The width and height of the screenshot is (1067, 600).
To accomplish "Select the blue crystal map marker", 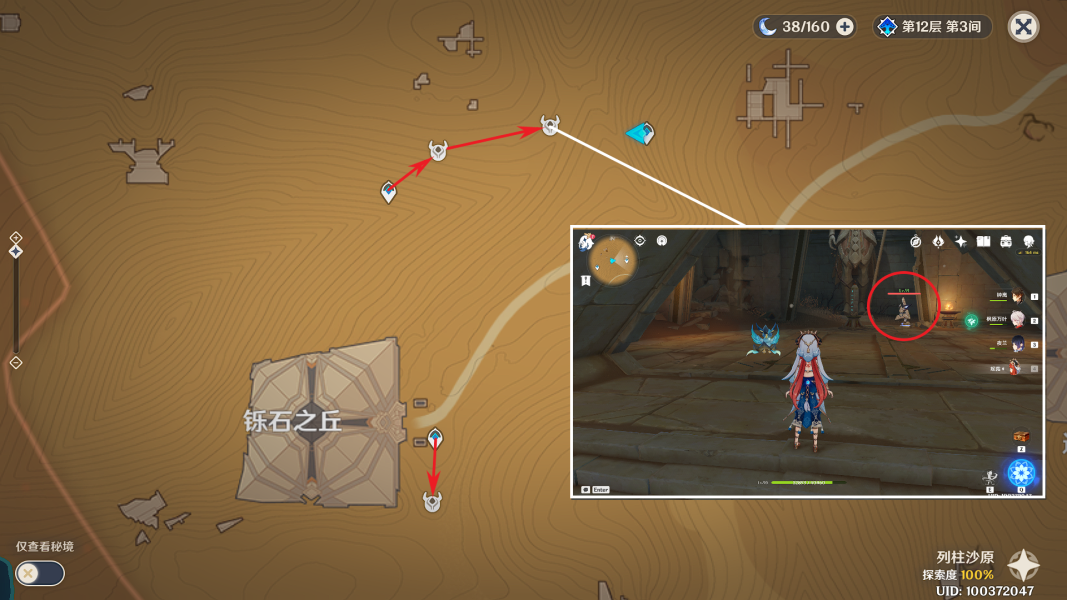I will click(640, 133).
